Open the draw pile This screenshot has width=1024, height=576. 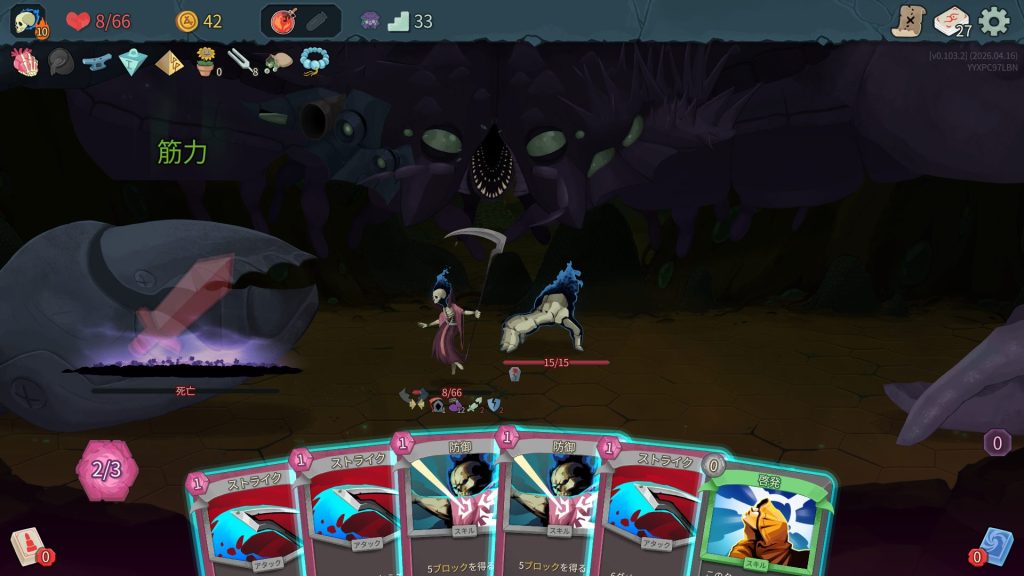pyautogui.click(x=27, y=546)
